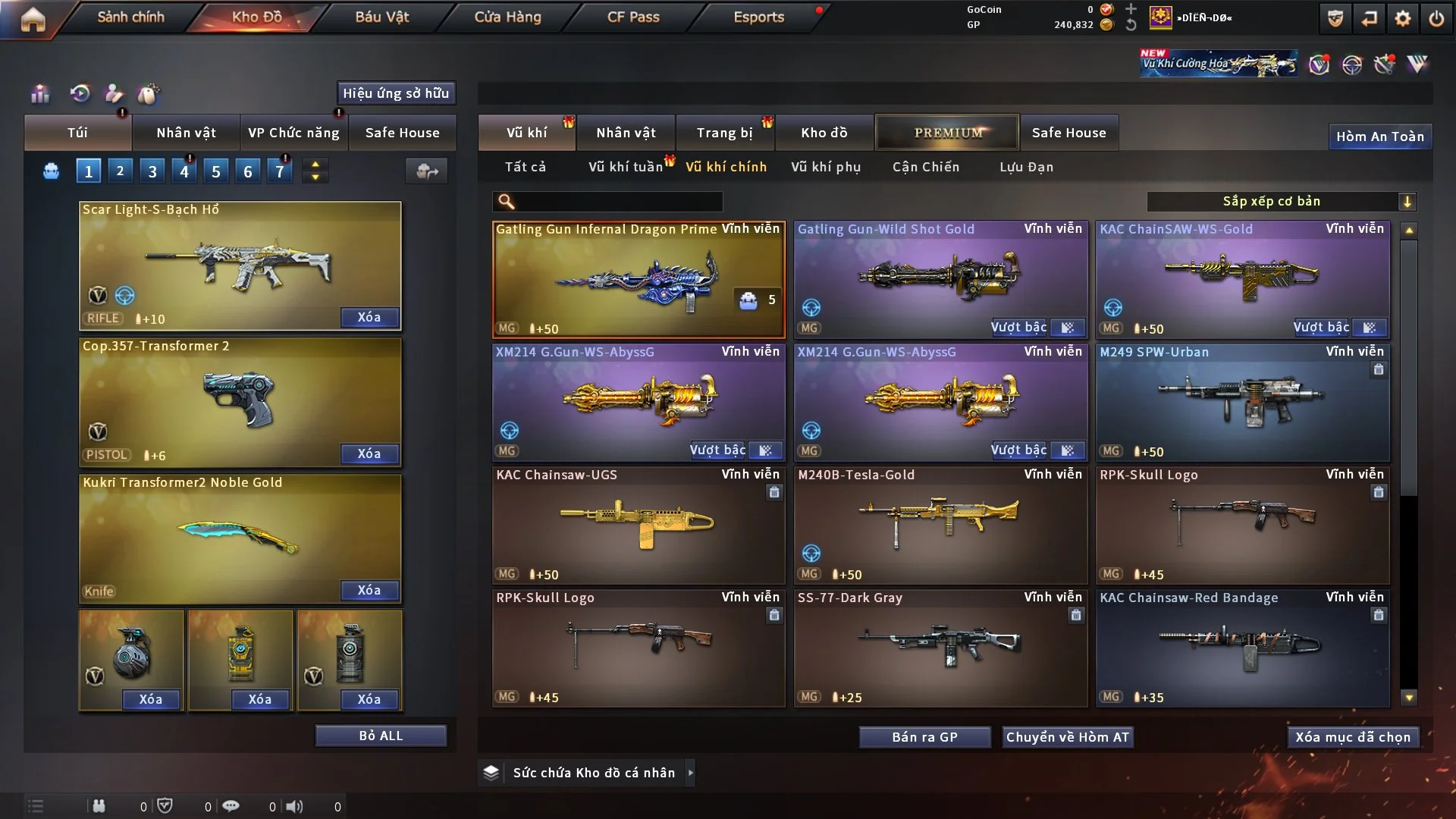Remove Scar Light-S-Bạch Hổ with Xóa
The width and height of the screenshot is (1456, 819).
click(369, 317)
